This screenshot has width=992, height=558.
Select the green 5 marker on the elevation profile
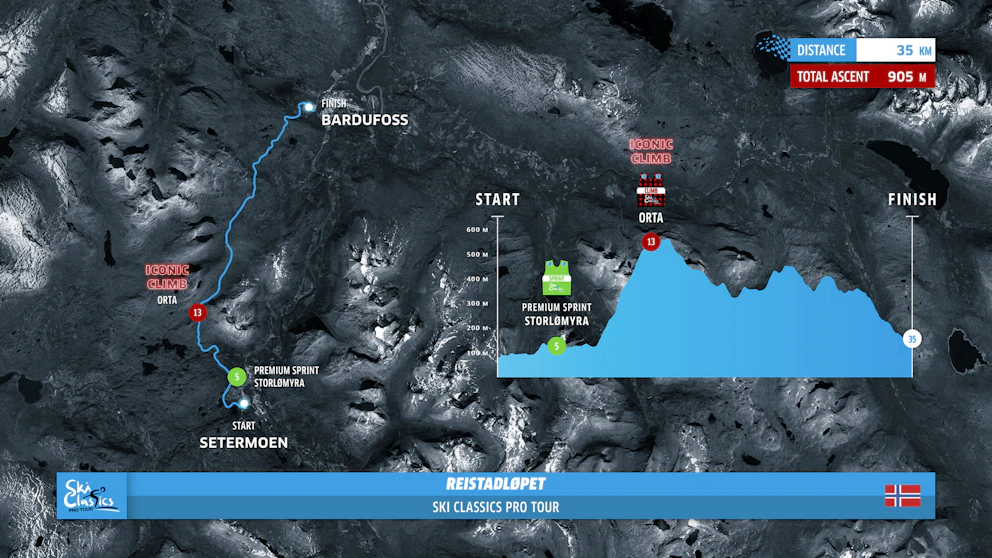pyautogui.click(x=557, y=346)
